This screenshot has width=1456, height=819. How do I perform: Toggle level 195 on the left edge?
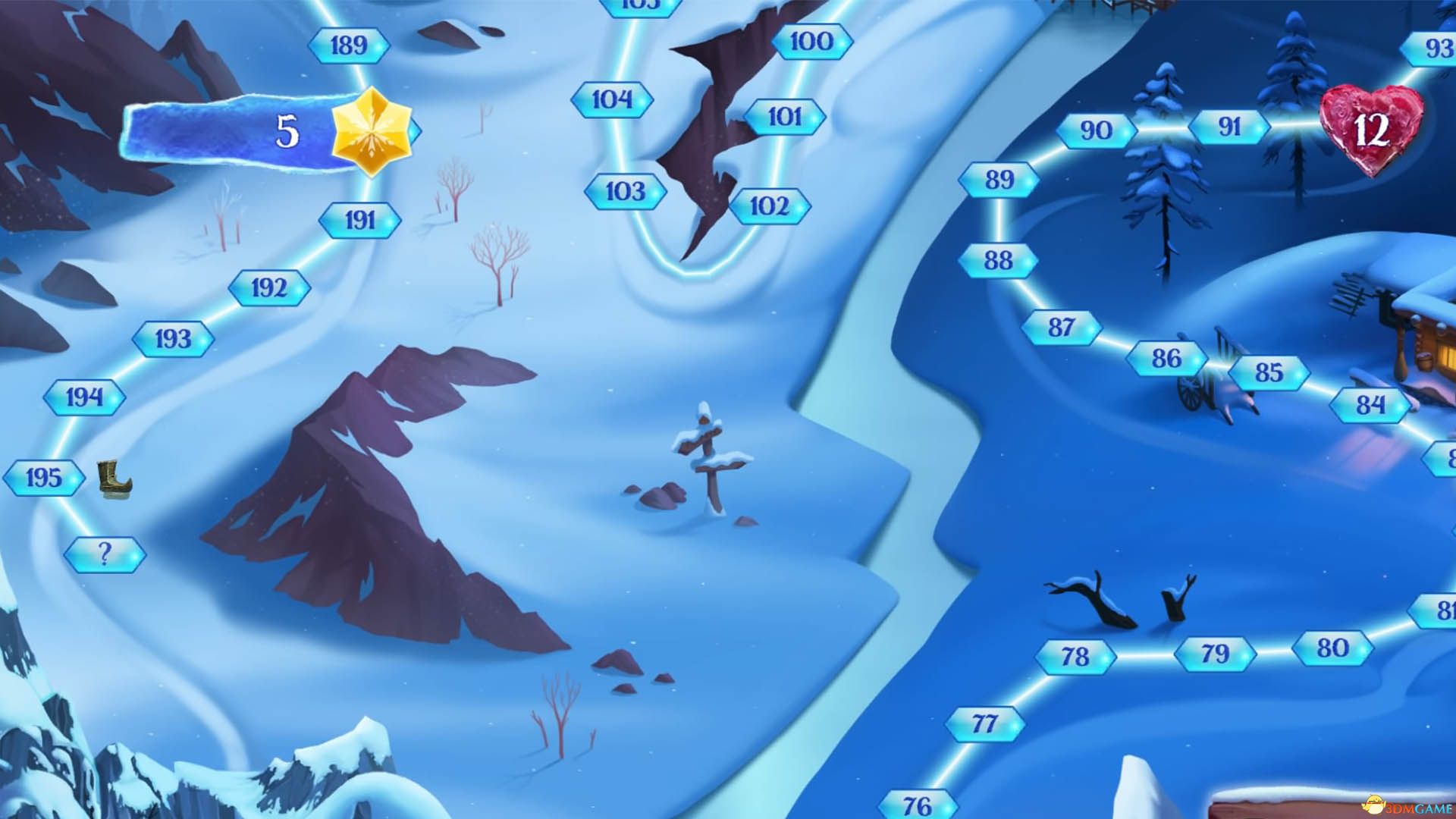click(x=43, y=476)
